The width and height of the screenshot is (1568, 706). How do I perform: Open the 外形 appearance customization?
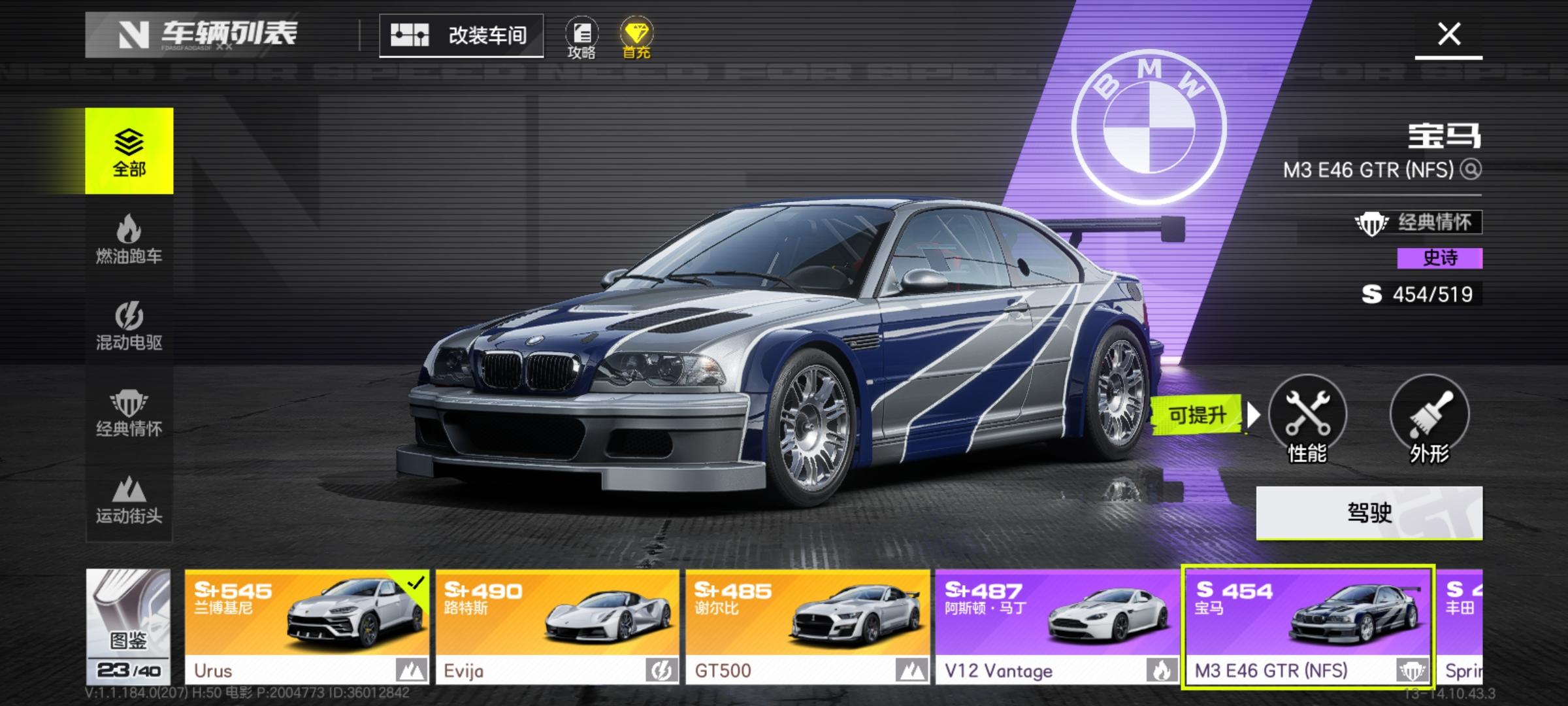[1429, 418]
